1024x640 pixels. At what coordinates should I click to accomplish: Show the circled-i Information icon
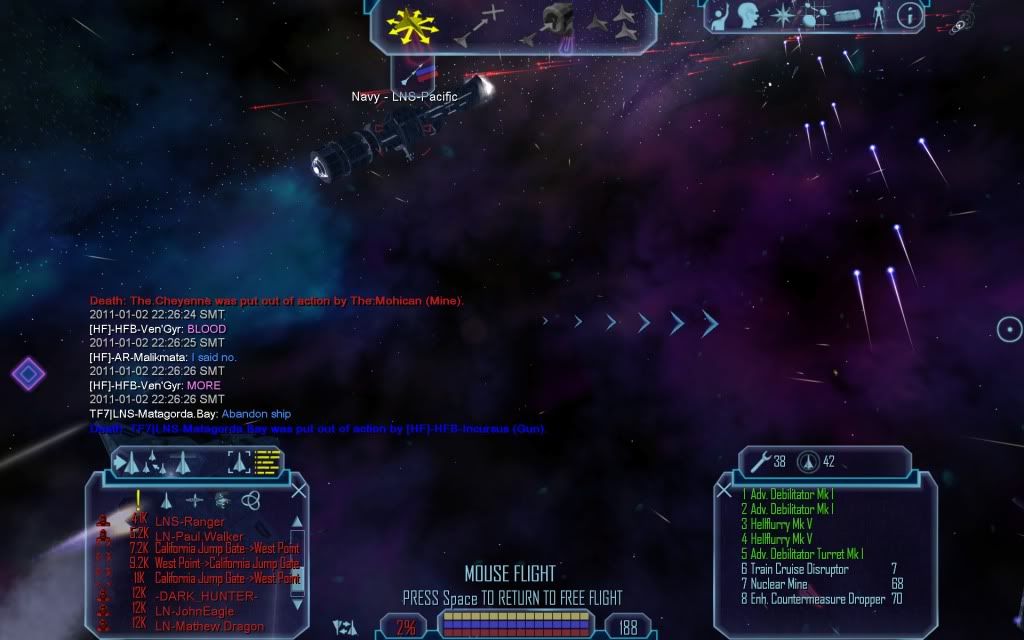[x=909, y=15]
